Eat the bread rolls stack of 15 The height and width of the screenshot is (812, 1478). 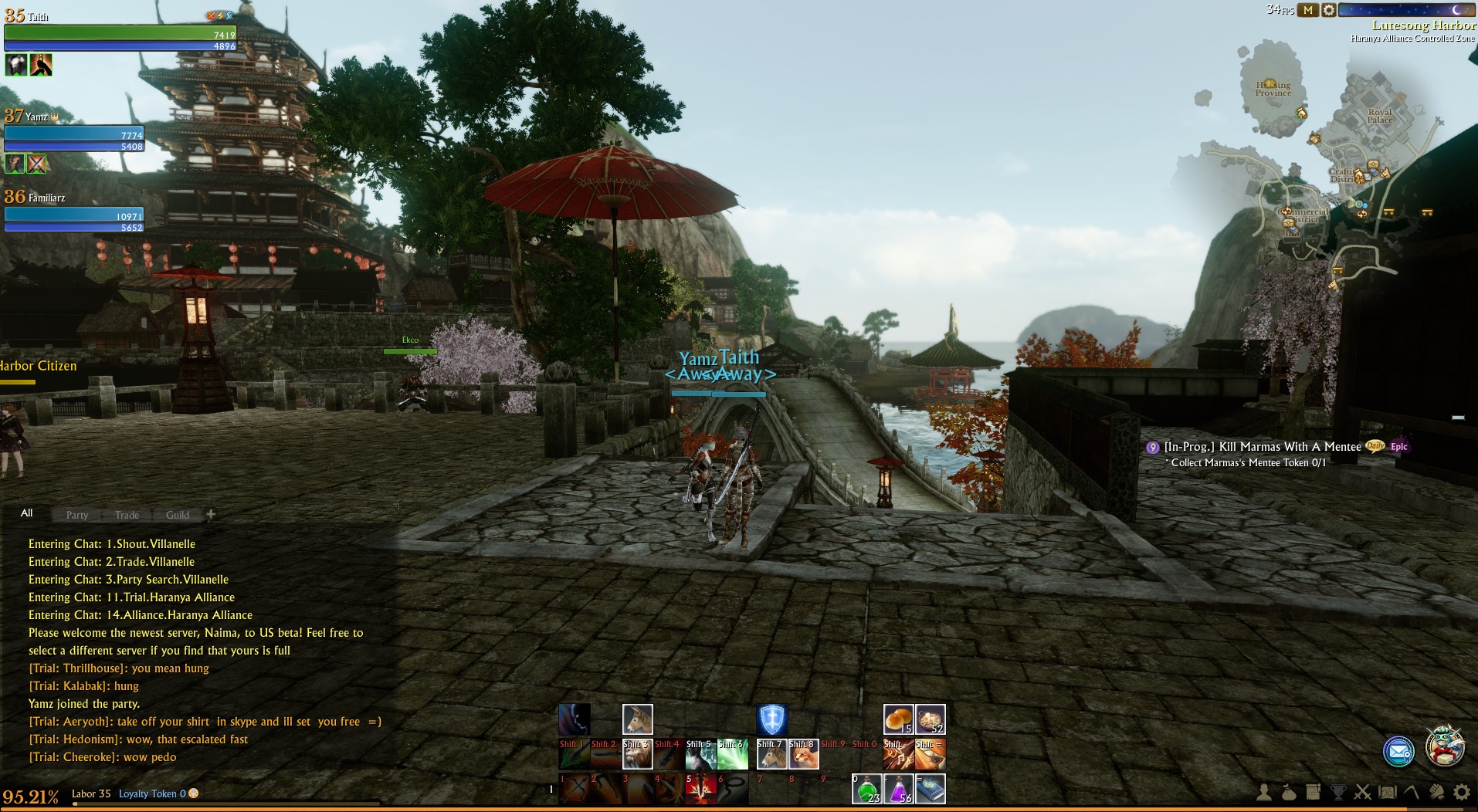(899, 719)
